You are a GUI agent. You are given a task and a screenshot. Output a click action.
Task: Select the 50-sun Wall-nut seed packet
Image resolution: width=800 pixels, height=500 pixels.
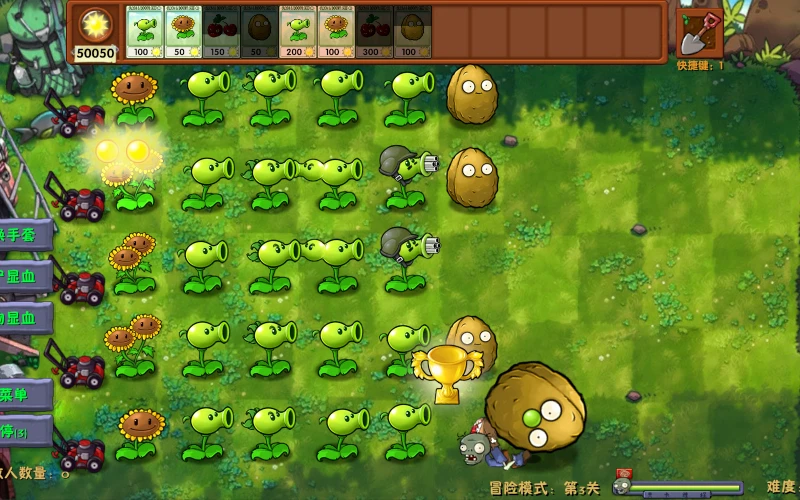coord(258,33)
